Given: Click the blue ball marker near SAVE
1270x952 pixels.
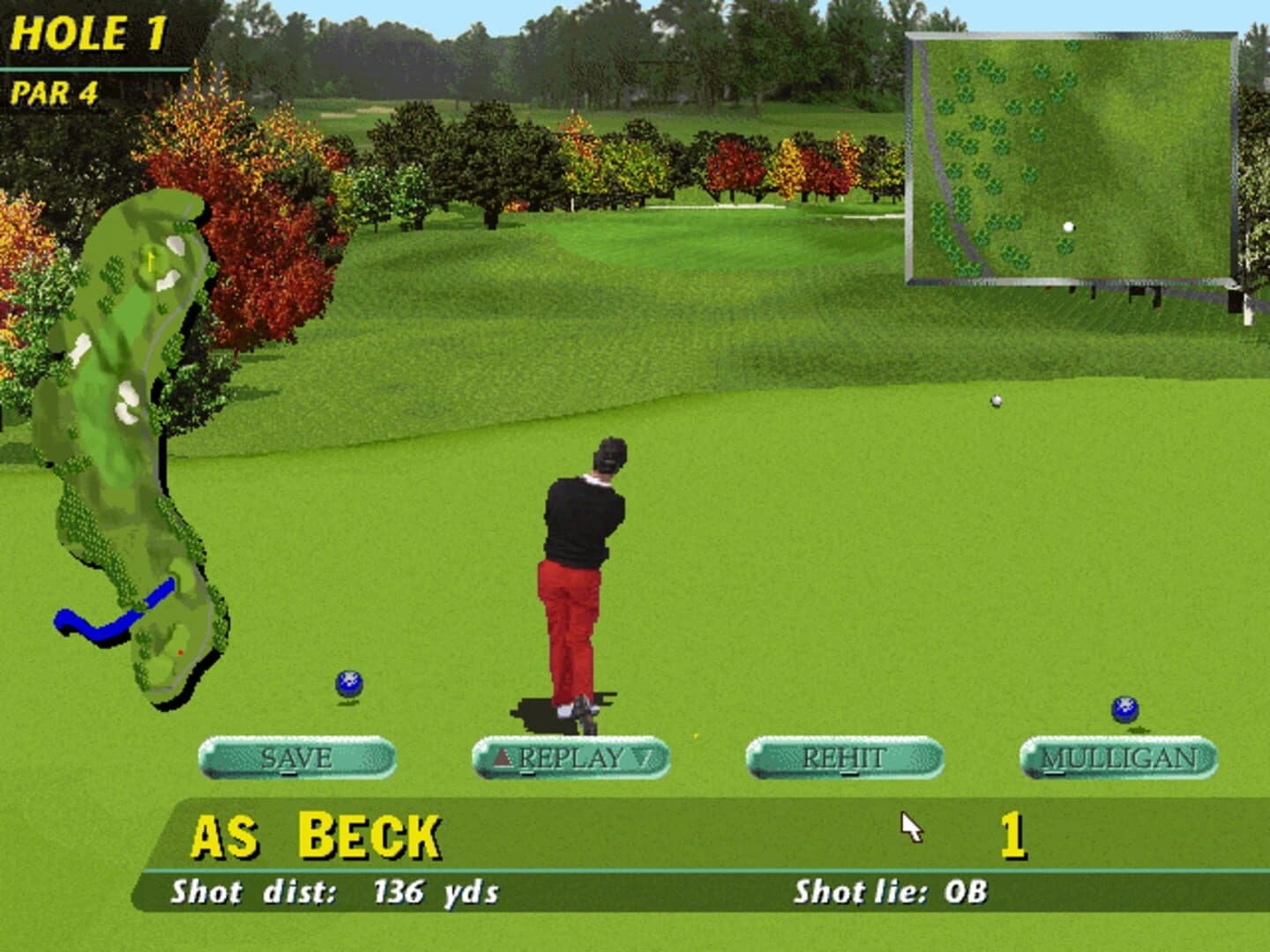Looking at the screenshot, I should tap(349, 682).
